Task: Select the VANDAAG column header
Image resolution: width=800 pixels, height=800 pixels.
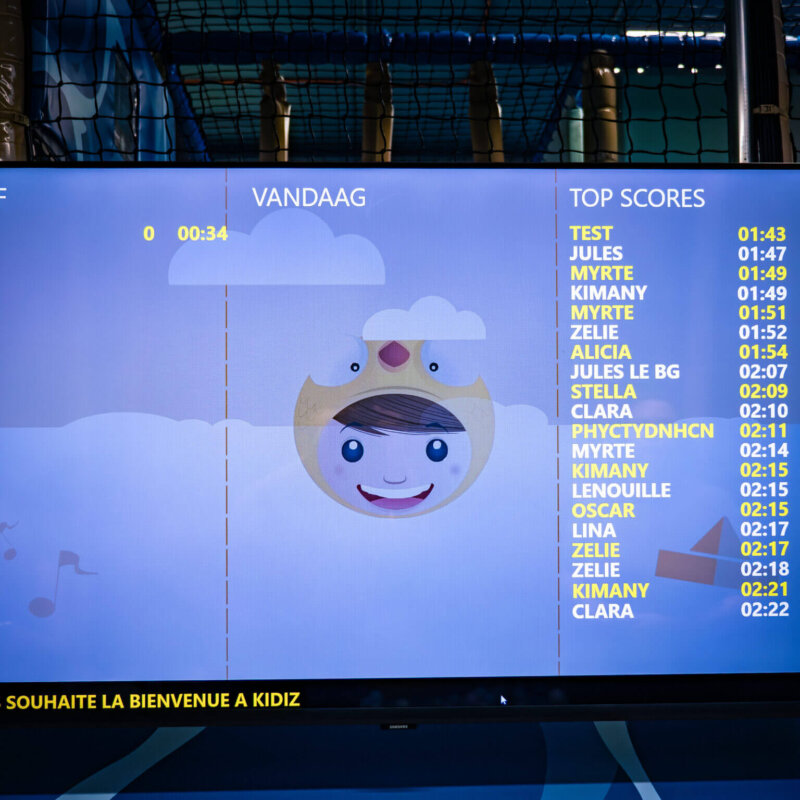Action: [x=309, y=197]
